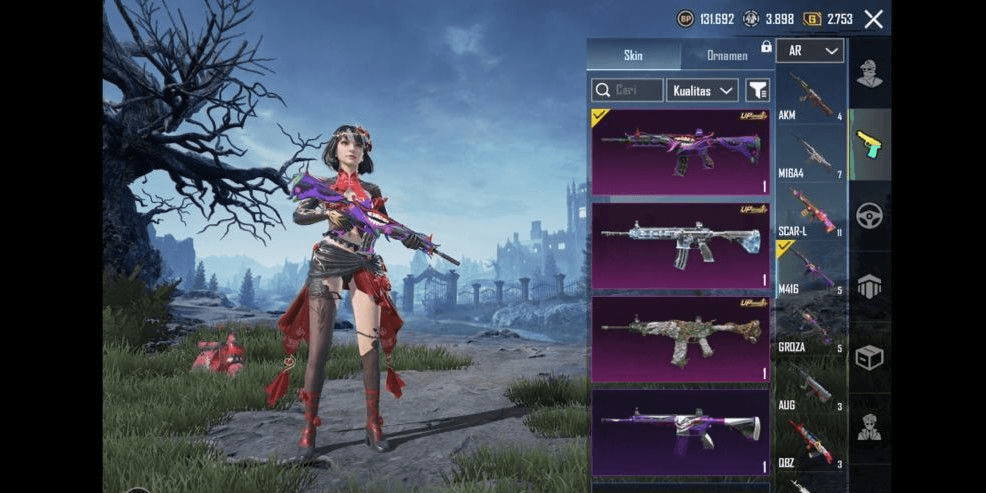
Task: Select the QBZ weapon entry
Action: [811, 443]
